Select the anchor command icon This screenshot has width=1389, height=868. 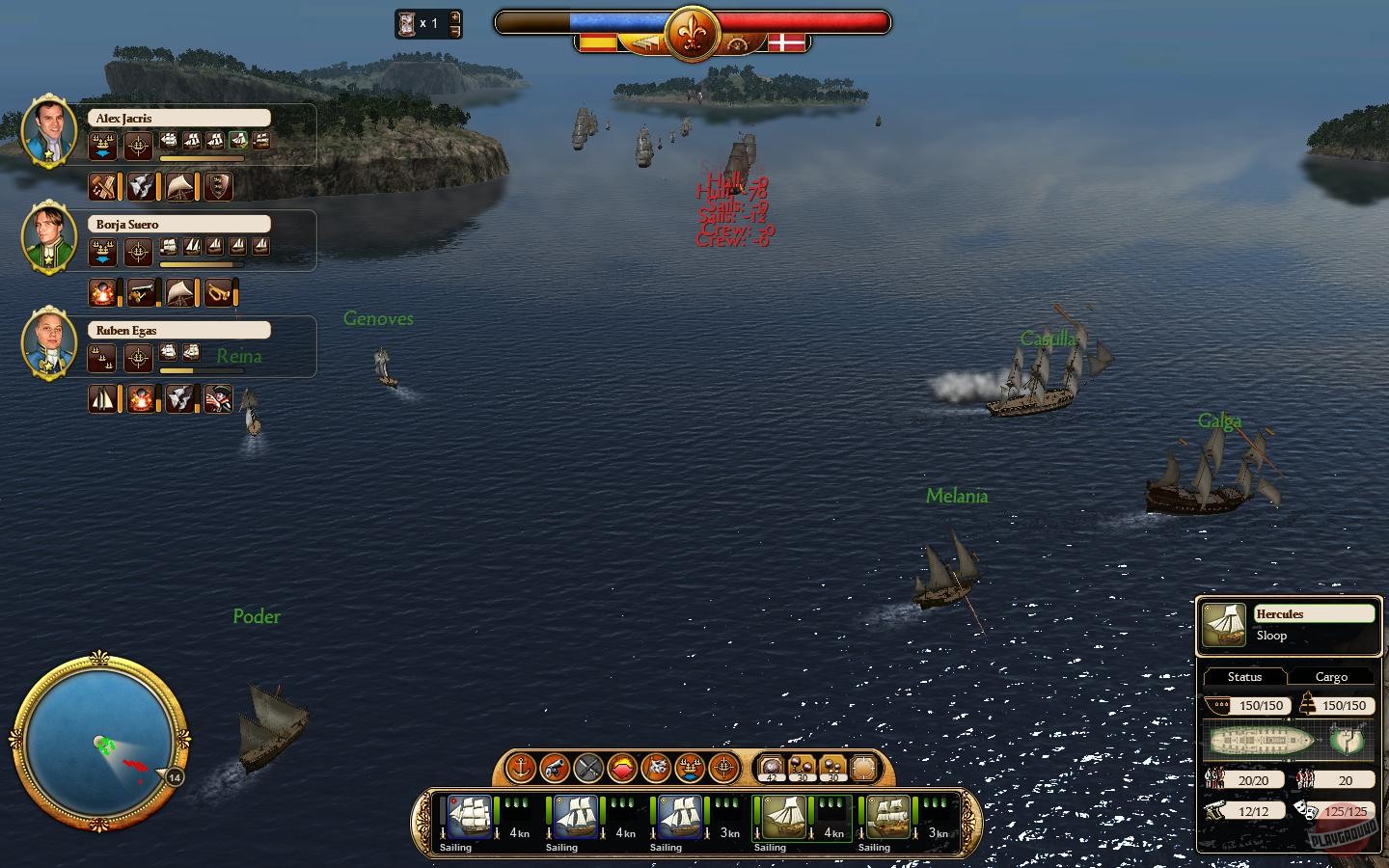(x=521, y=769)
